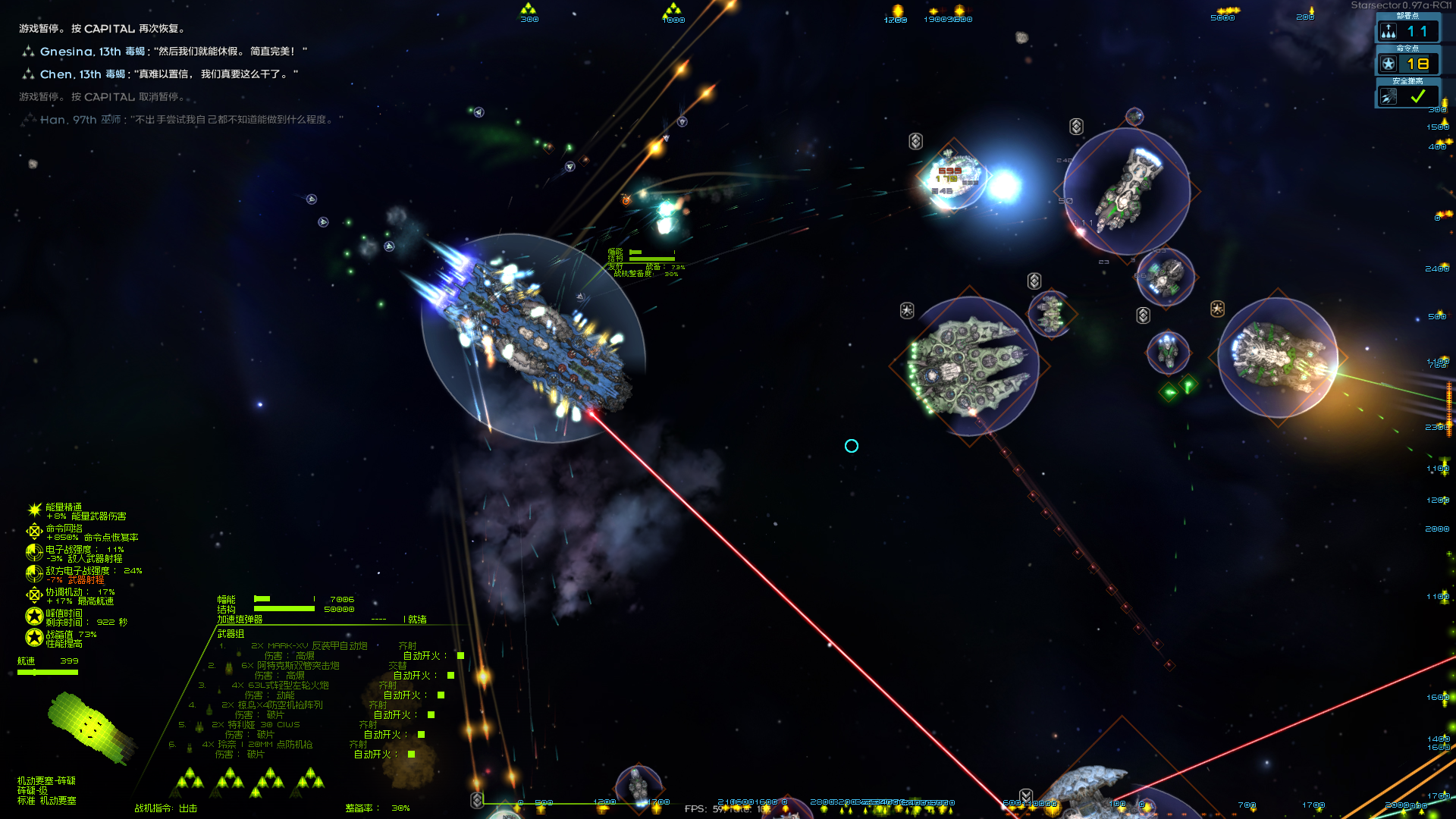
Task: Select the MARK-XV anti-armor autocannon weapon group
Action: coord(309,646)
